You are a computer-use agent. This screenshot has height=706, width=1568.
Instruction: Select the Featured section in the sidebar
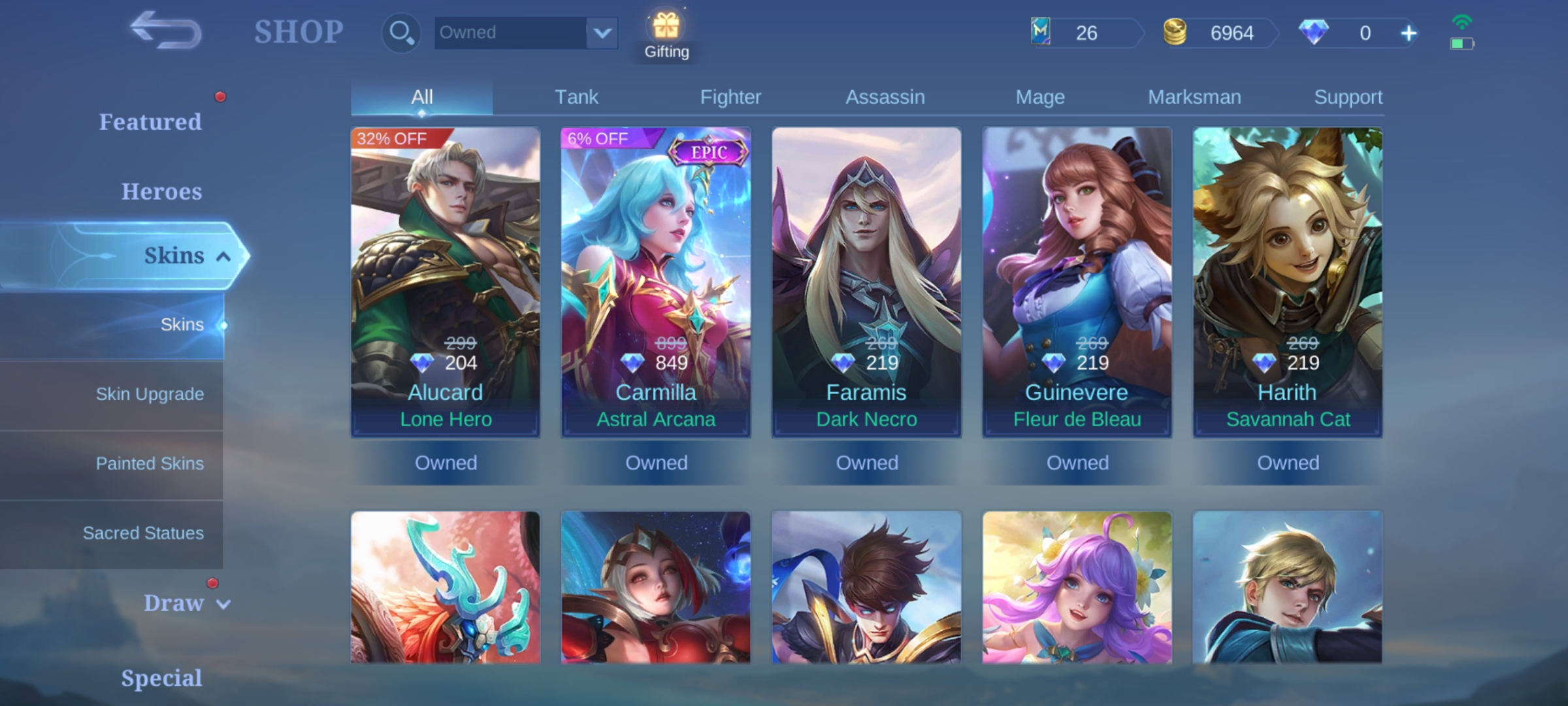click(151, 122)
